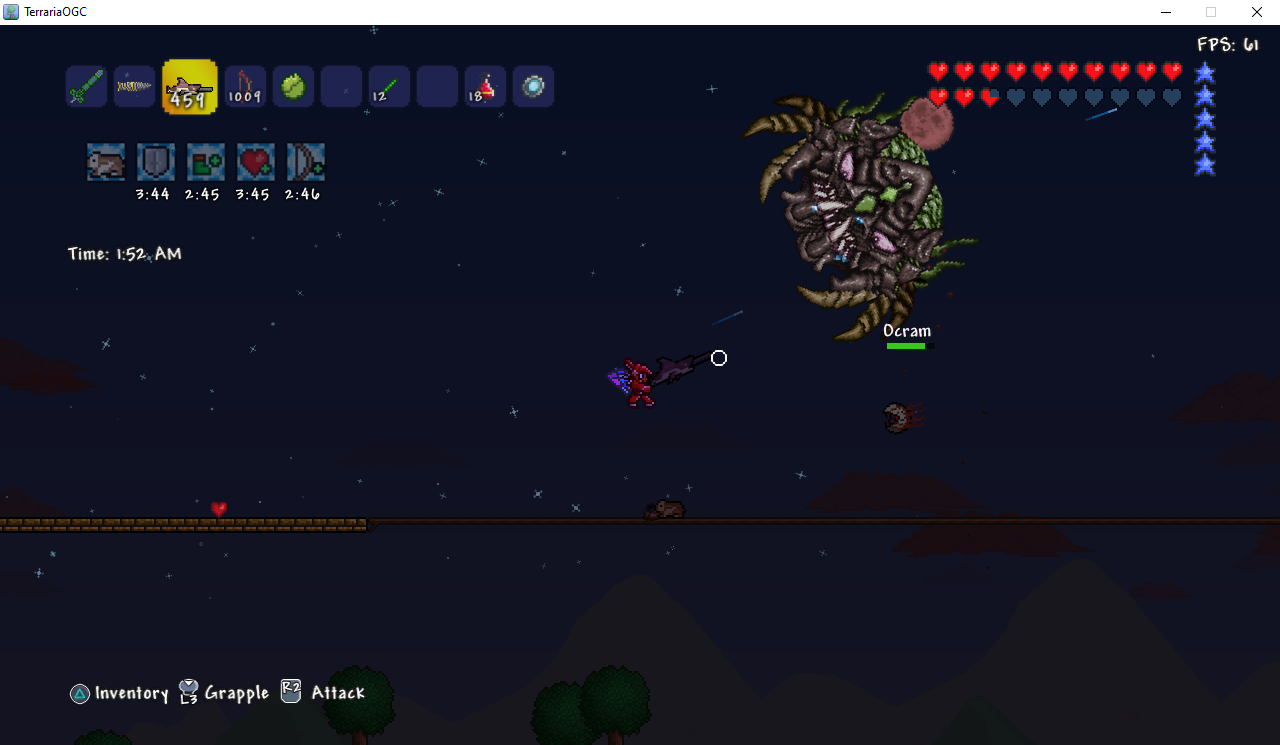The width and height of the screenshot is (1280, 745).
Task: Close the TerrariaOGC window
Action: tap(1257, 12)
